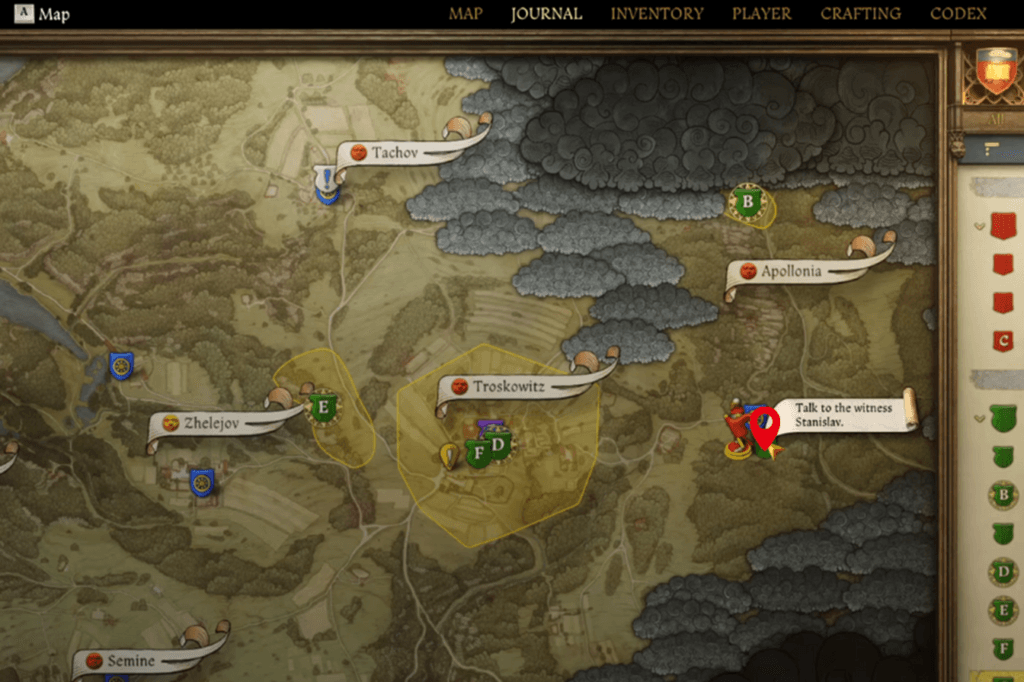The width and height of the screenshot is (1024, 682).
Task: Select the Zhelejov village label
Action: (212, 423)
